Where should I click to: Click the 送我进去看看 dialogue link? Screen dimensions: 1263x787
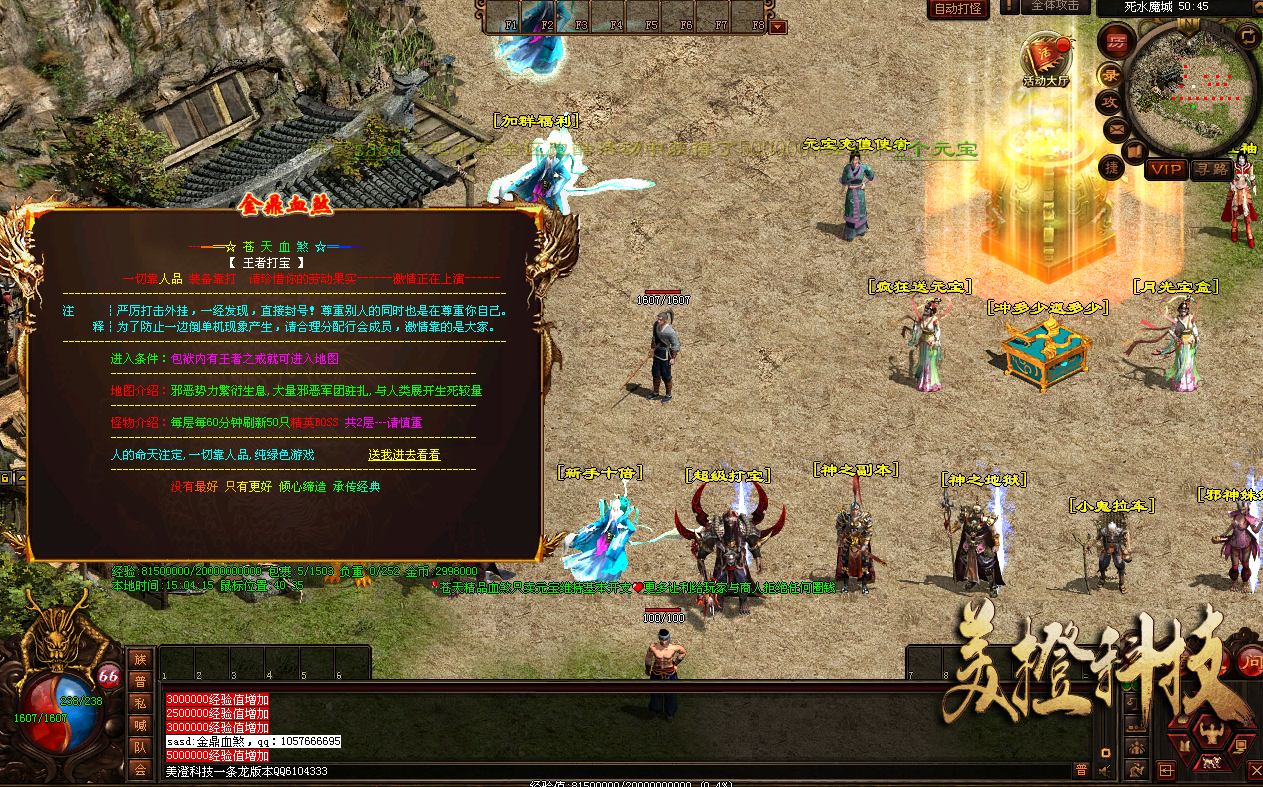point(404,455)
